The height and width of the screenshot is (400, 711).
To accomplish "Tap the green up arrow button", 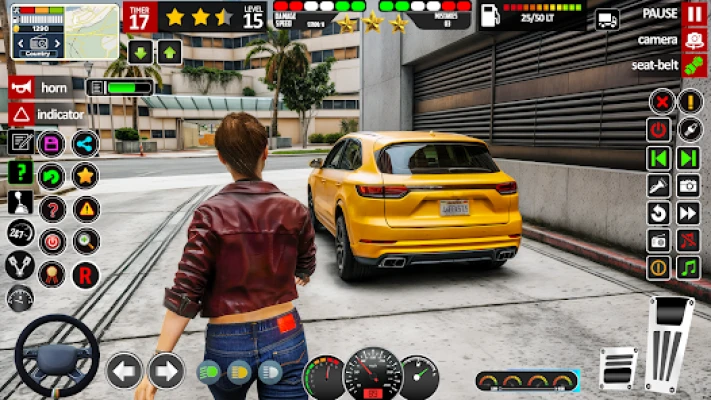I will [x=168, y=53].
